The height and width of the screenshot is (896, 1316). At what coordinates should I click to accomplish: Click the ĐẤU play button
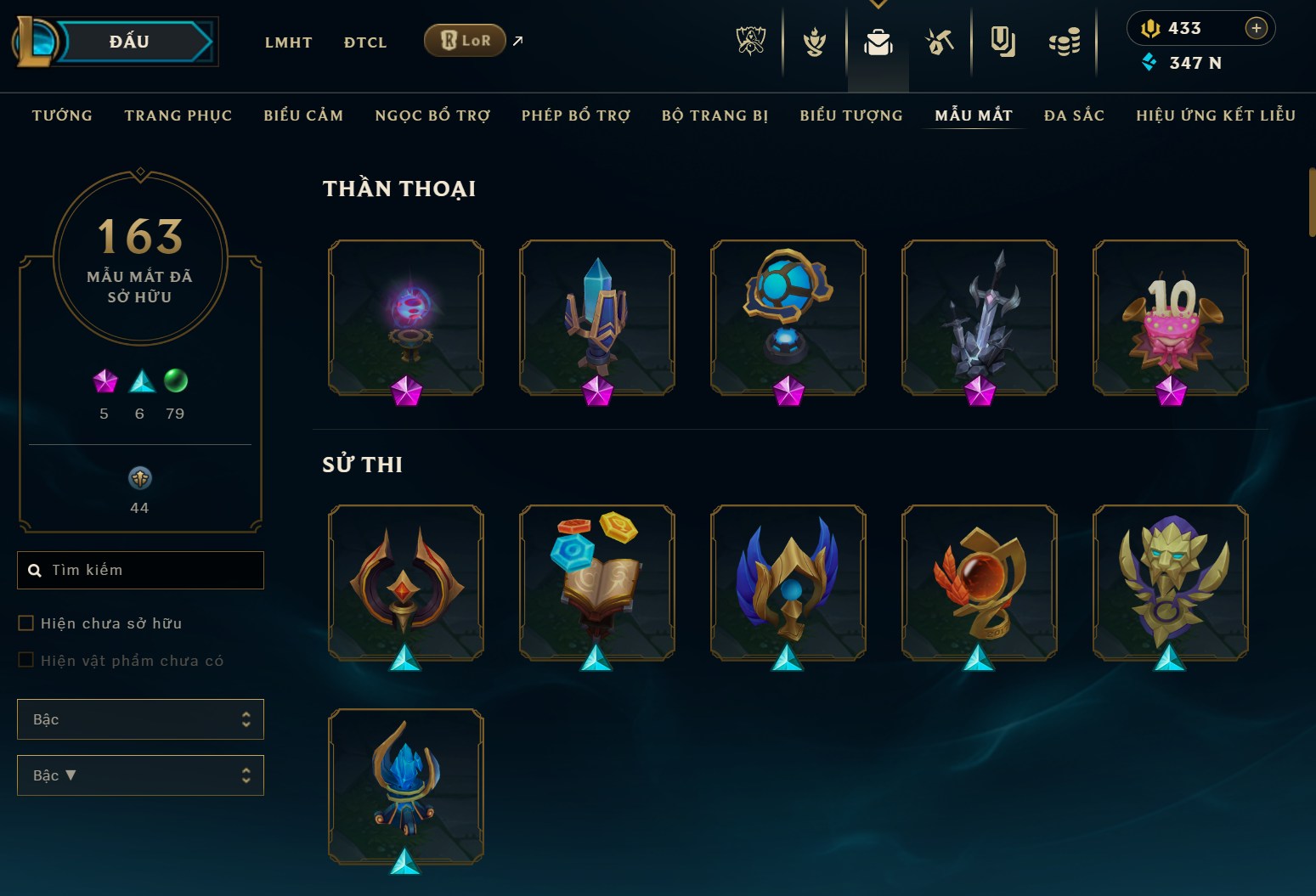(129, 42)
